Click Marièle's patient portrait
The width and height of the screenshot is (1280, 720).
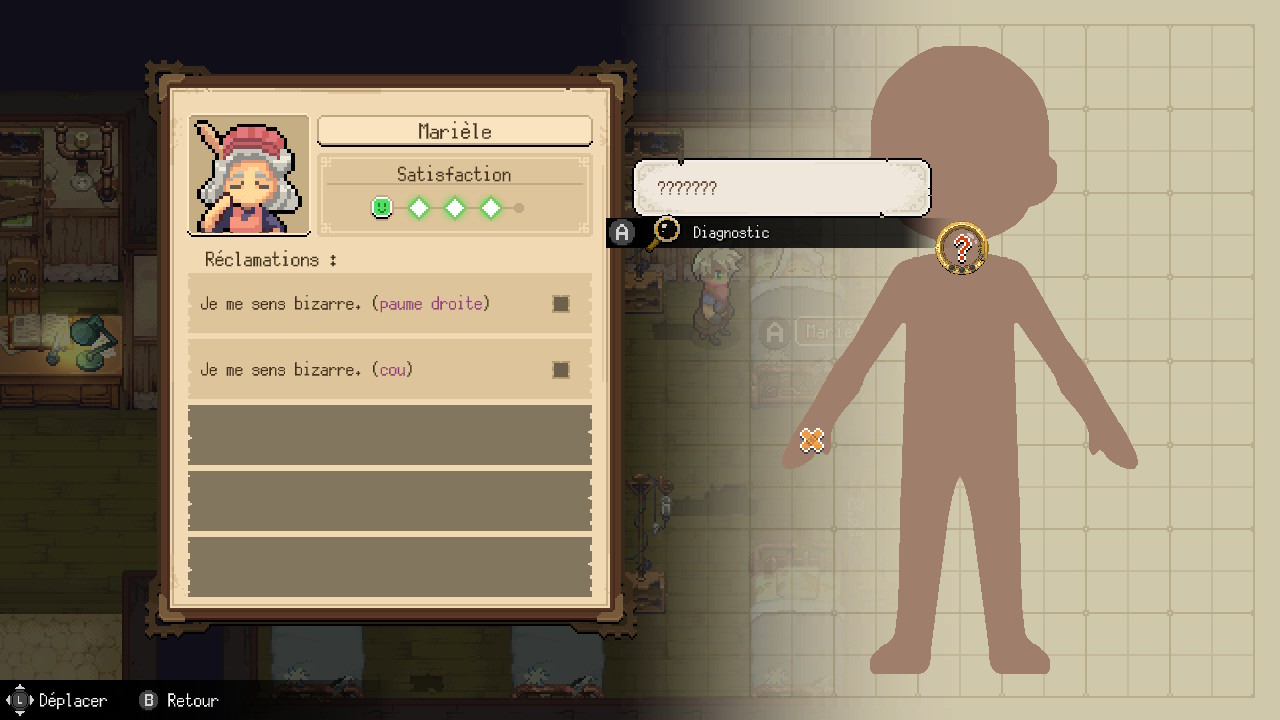[x=249, y=175]
